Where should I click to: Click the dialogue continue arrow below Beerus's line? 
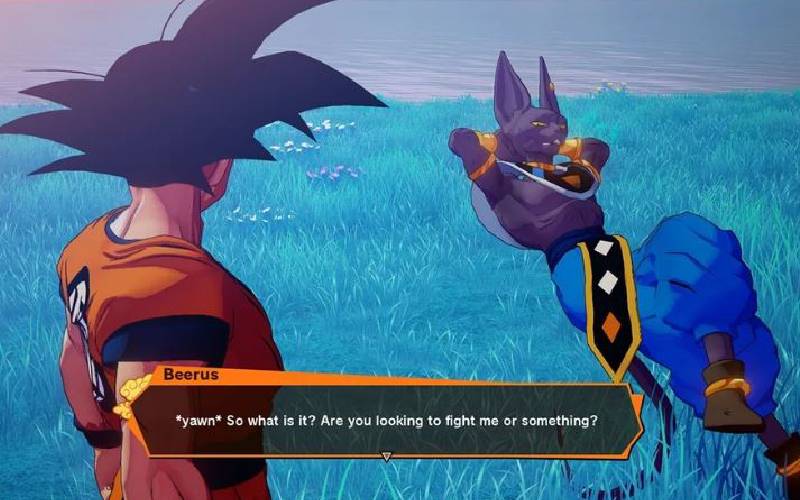[x=387, y=456]
